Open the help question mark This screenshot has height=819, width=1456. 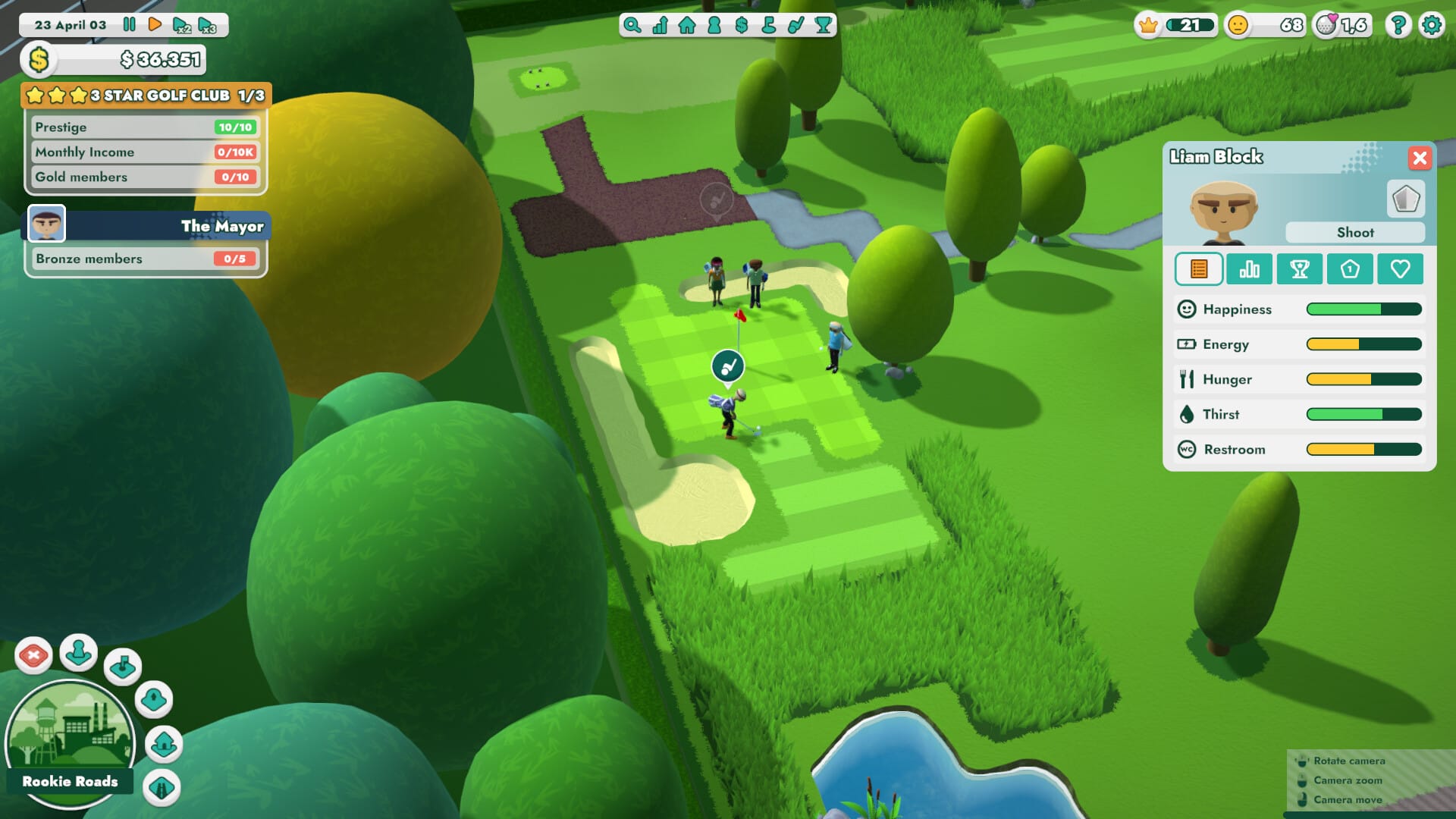coord(1398,25)
